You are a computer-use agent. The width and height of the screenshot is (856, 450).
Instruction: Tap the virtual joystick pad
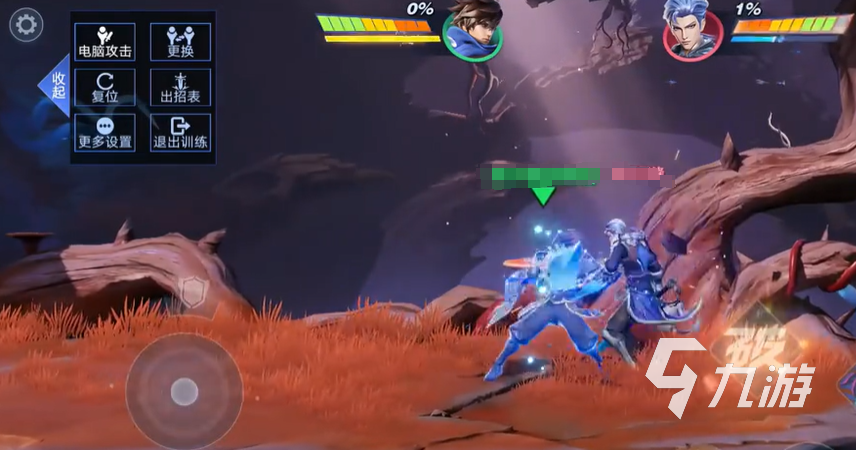tap(184, 391)
